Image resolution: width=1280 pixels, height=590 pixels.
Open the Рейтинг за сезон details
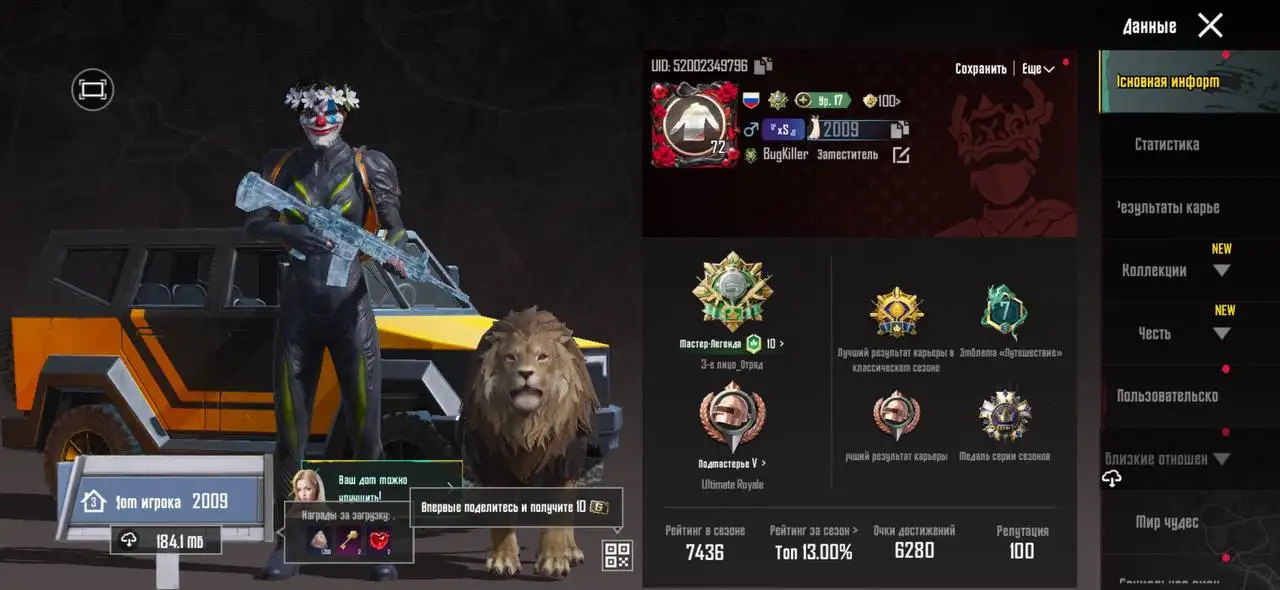[x=813, y=541]
